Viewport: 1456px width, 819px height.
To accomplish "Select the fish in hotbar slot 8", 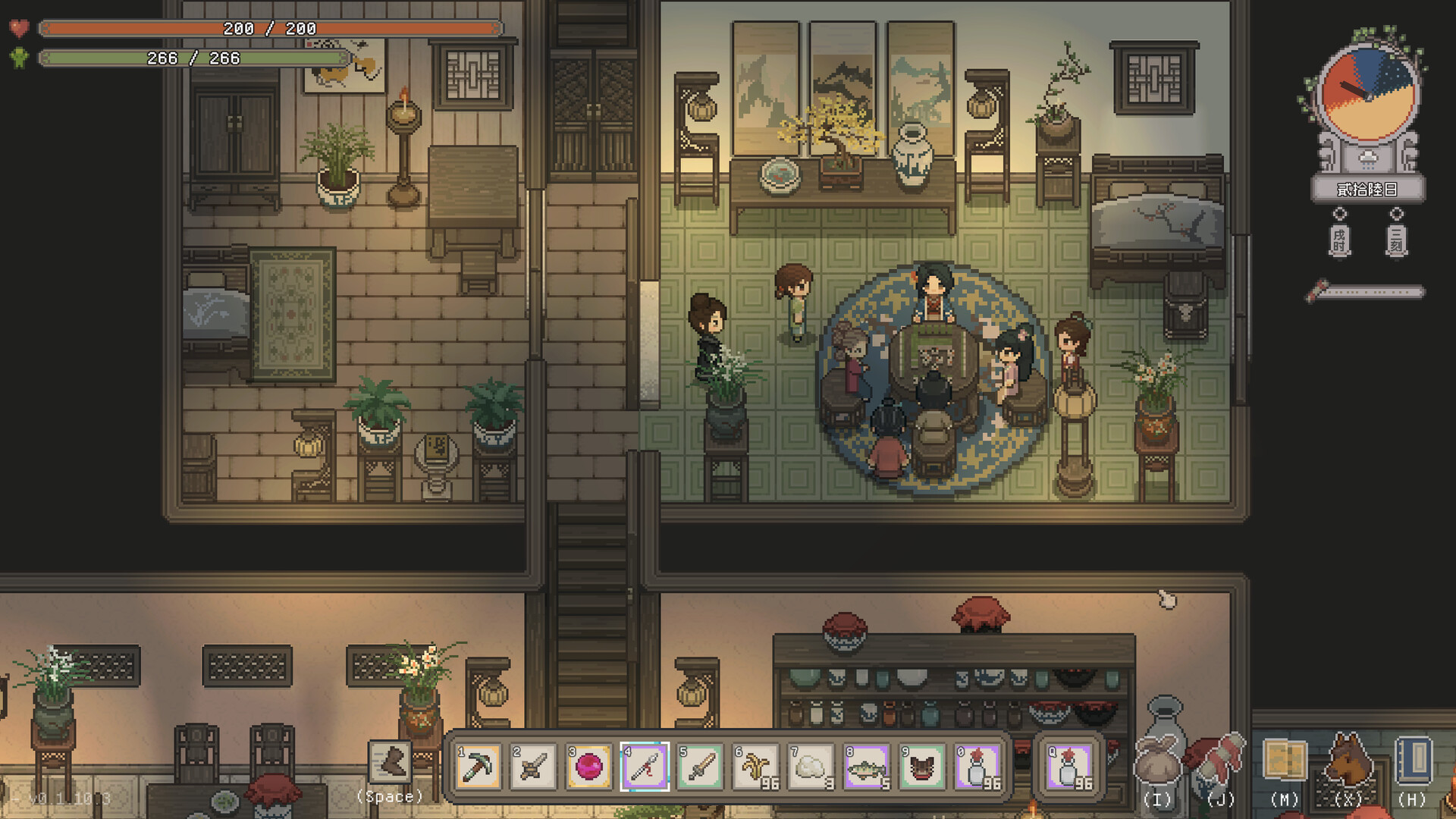I will 866,767.
